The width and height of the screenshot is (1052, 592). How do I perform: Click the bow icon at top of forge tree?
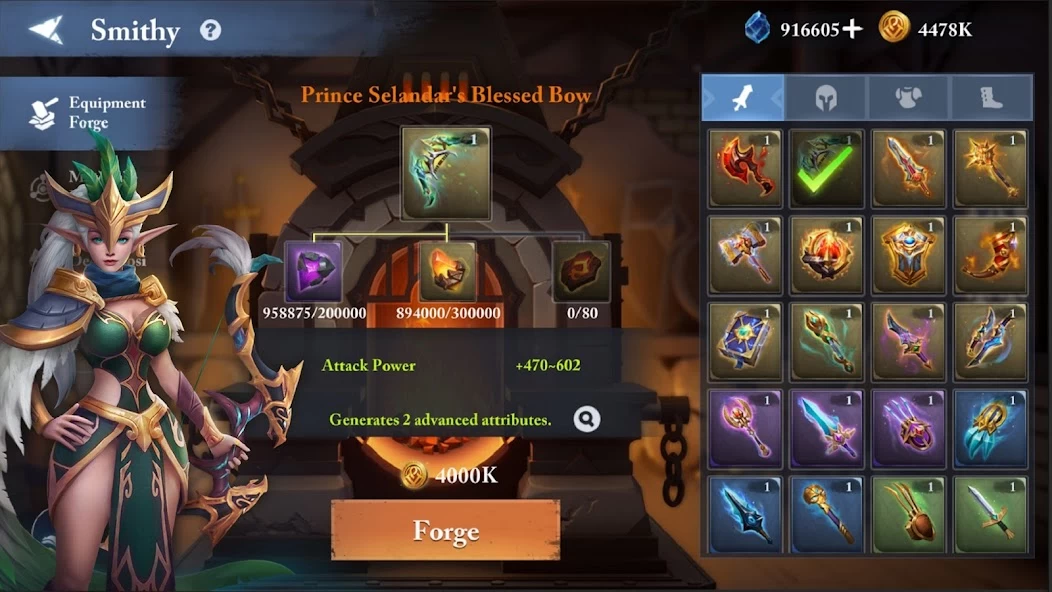[446, 173]
